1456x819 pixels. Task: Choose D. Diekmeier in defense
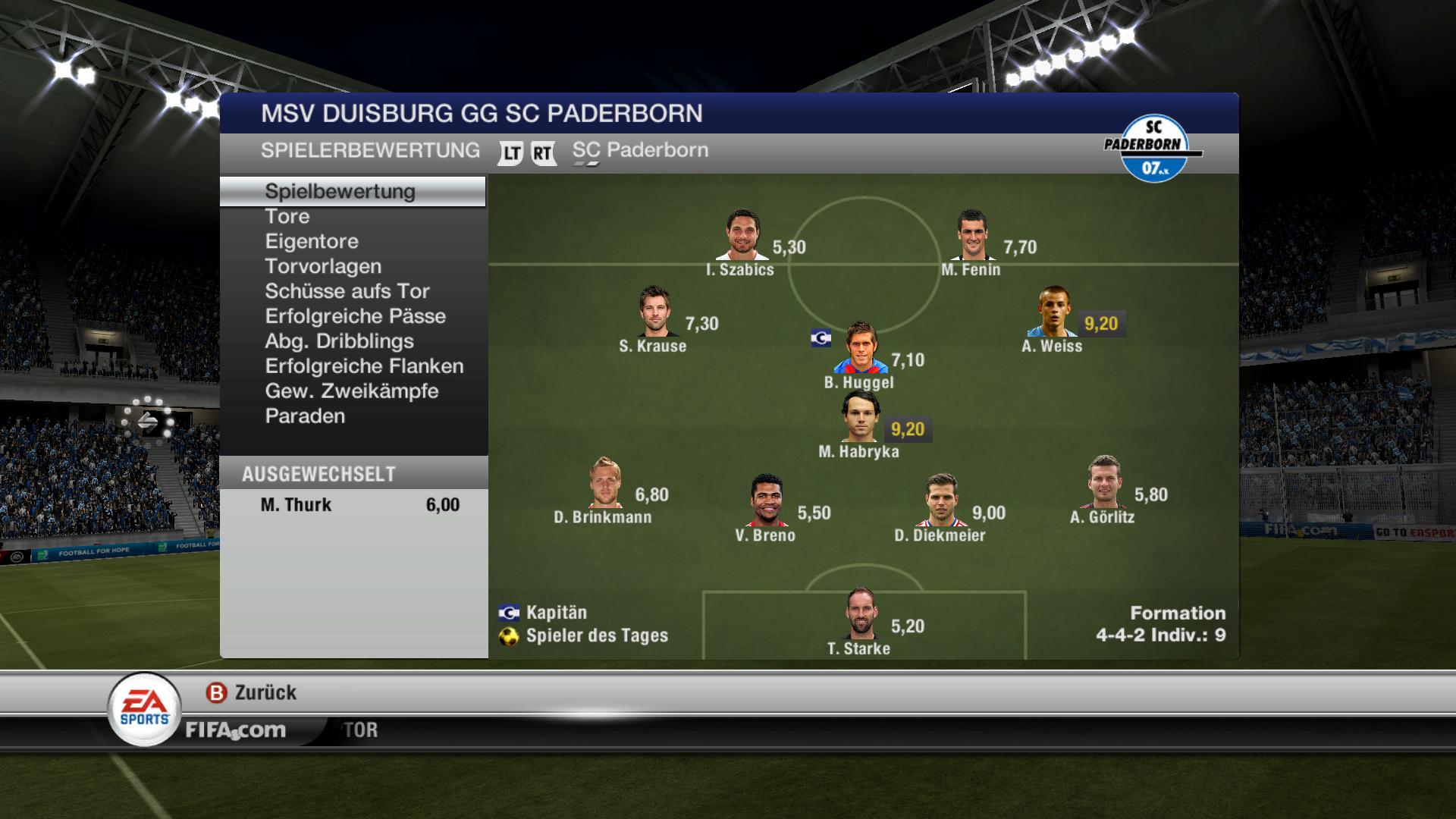coord(940,500)
